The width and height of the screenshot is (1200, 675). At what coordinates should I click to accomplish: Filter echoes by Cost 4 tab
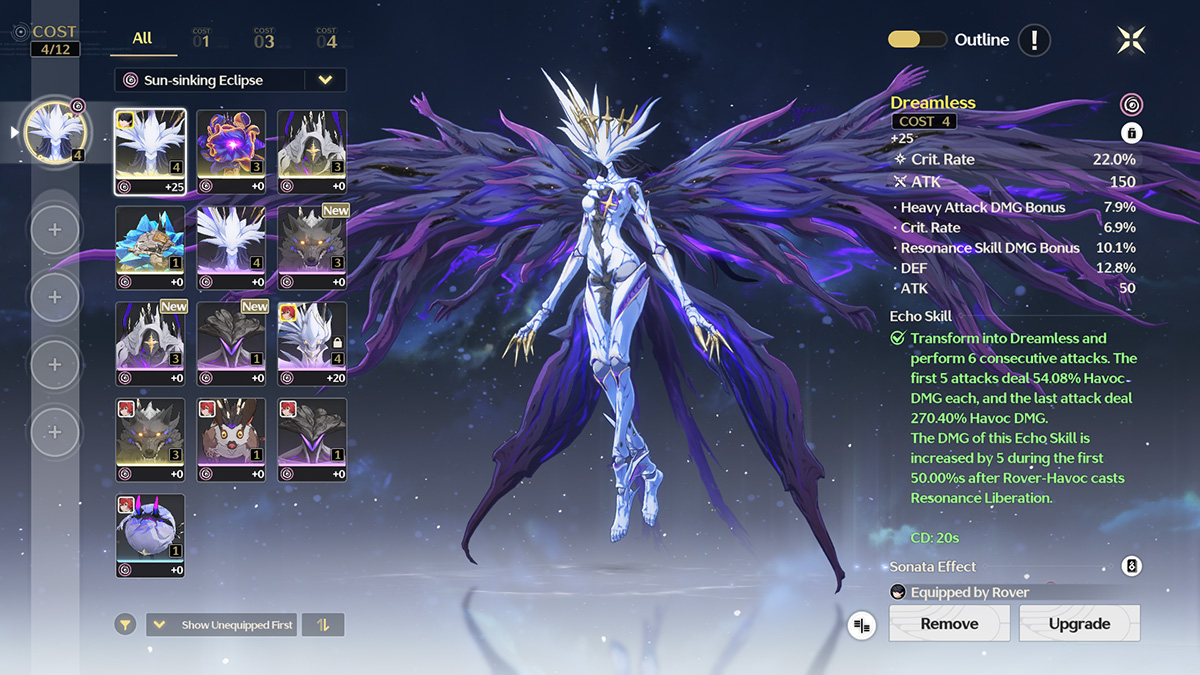pyautogui.click(x=326, y=39)
